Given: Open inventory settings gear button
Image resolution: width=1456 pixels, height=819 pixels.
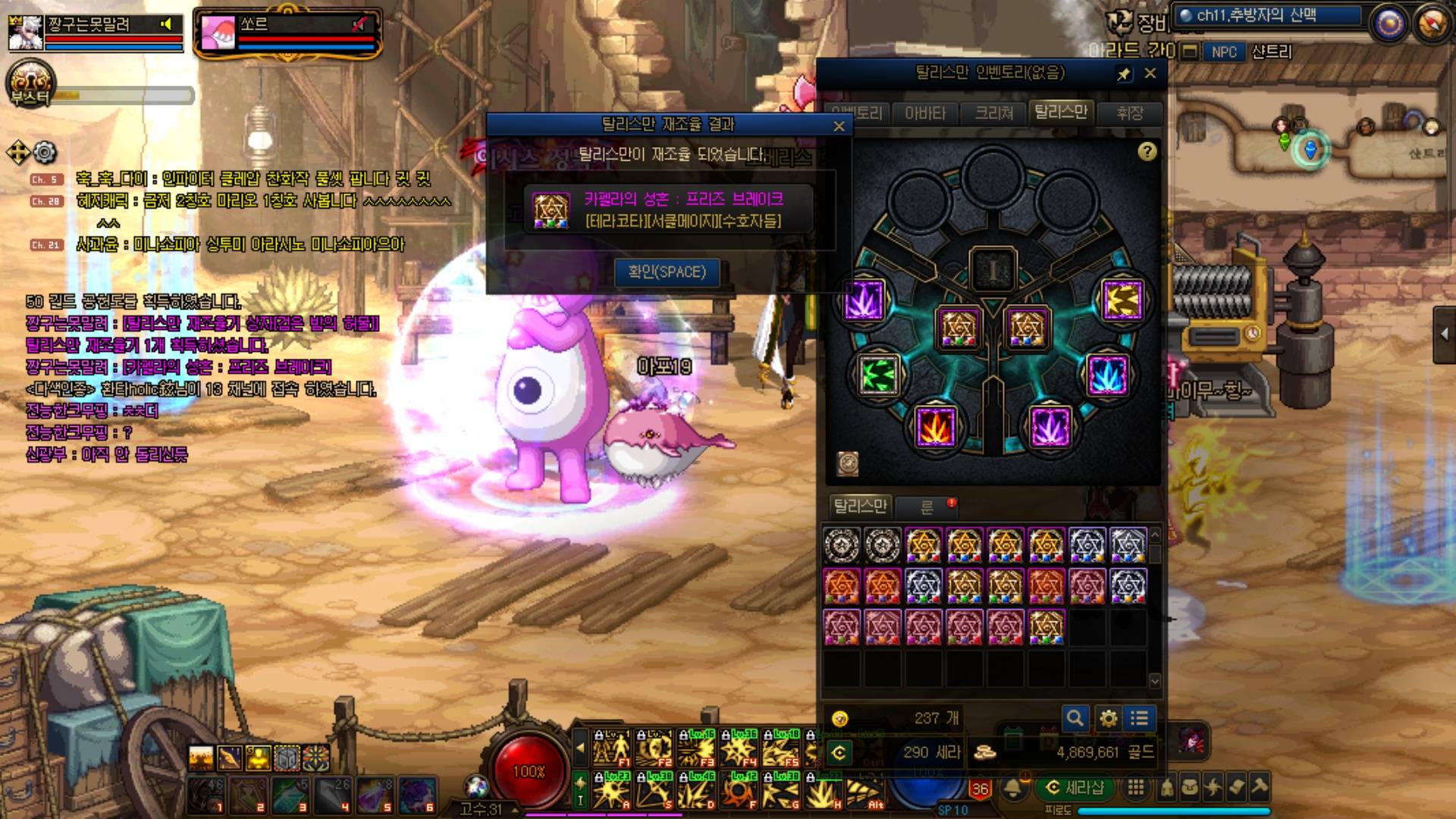Looking at the screenshot, I should (1108, 718).
